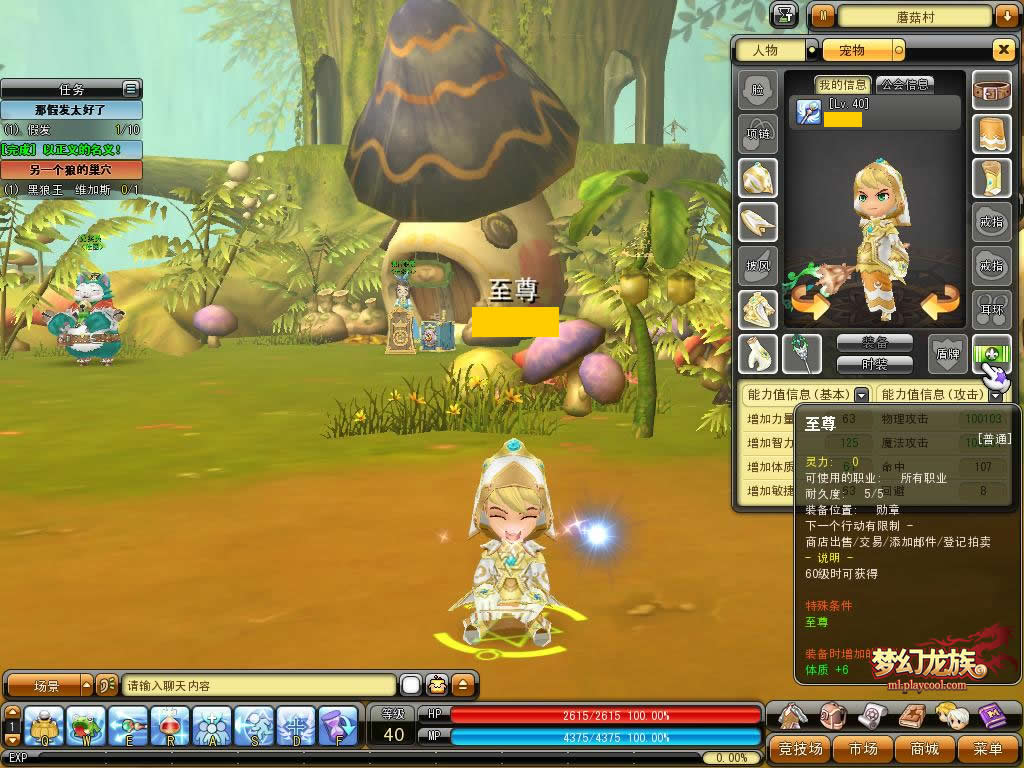
Task: Open the 市场 market
Action: point(863,748)
